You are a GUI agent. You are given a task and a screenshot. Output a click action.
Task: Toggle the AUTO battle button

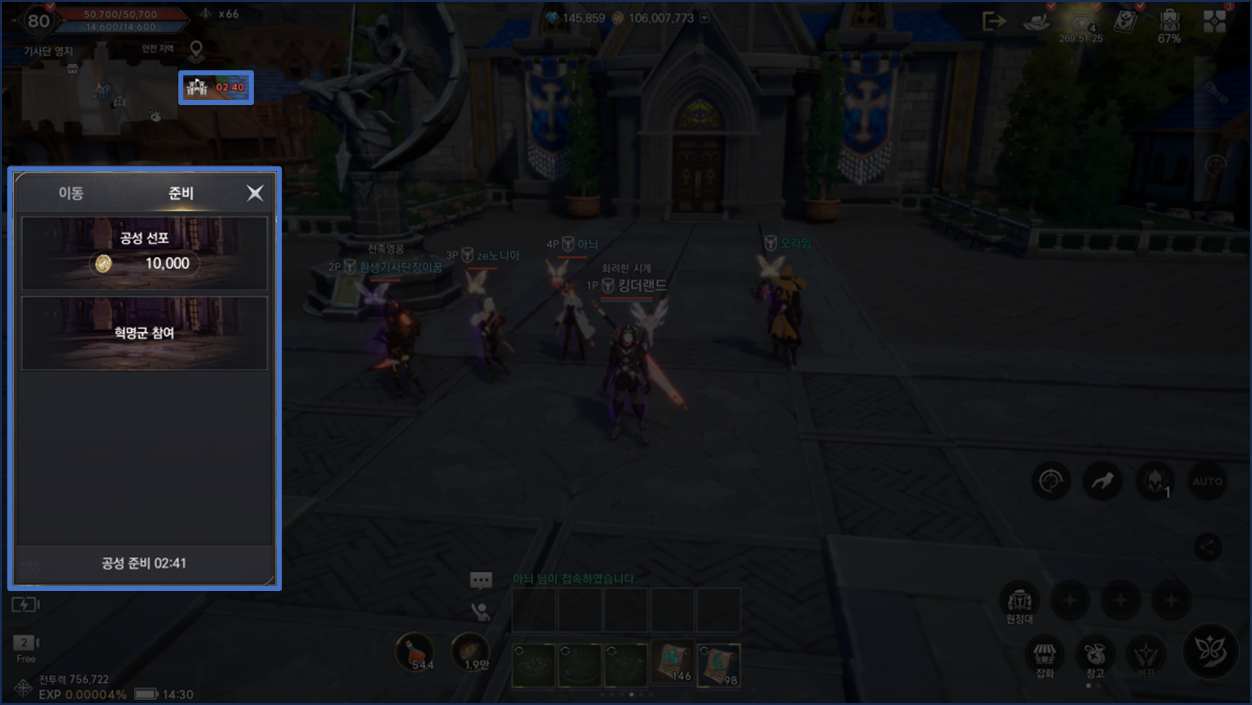point(1207,482)
